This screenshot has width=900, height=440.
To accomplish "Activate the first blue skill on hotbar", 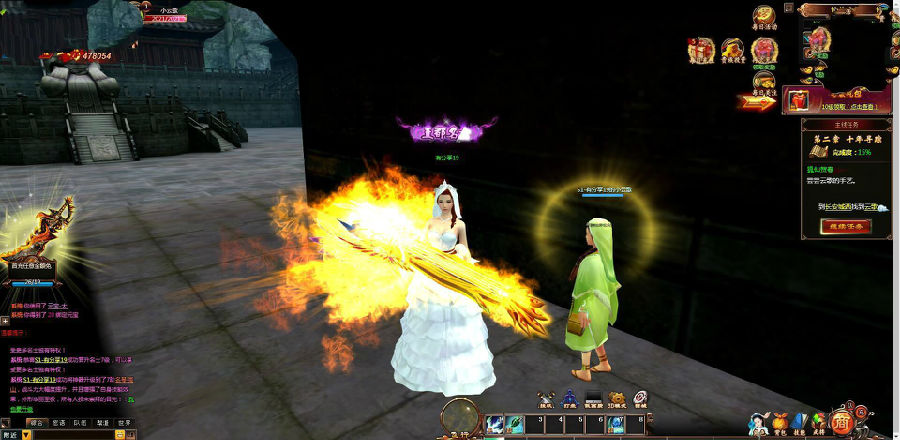I will coord(495,426).
